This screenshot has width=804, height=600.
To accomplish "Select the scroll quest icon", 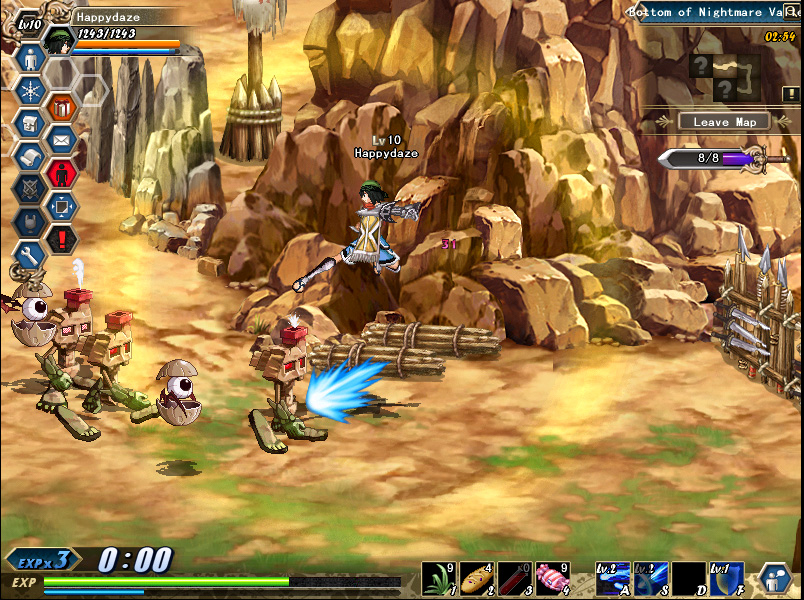I will [29, 156].
